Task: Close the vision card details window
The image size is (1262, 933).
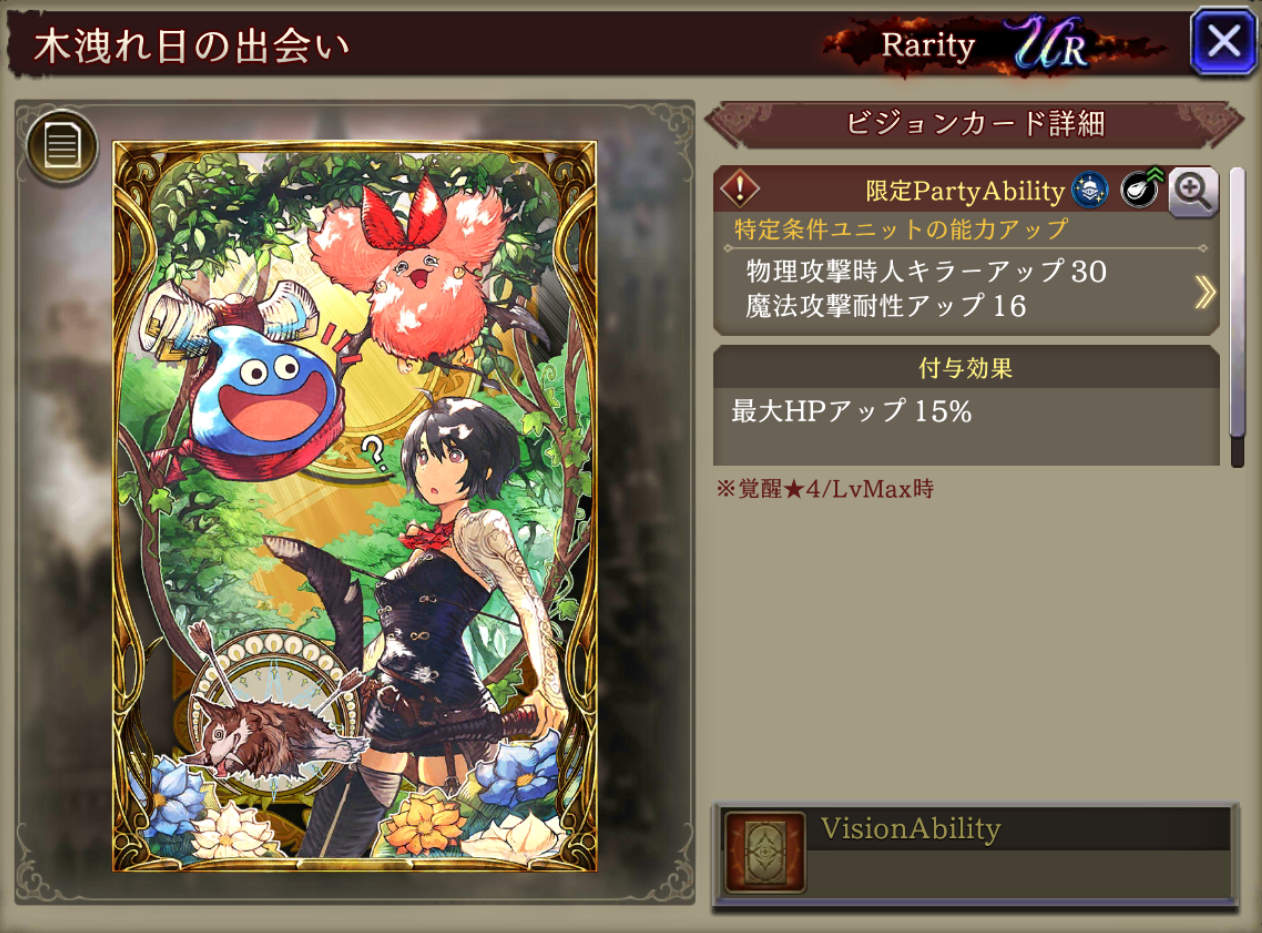Action: click(x=1222, y=42)
